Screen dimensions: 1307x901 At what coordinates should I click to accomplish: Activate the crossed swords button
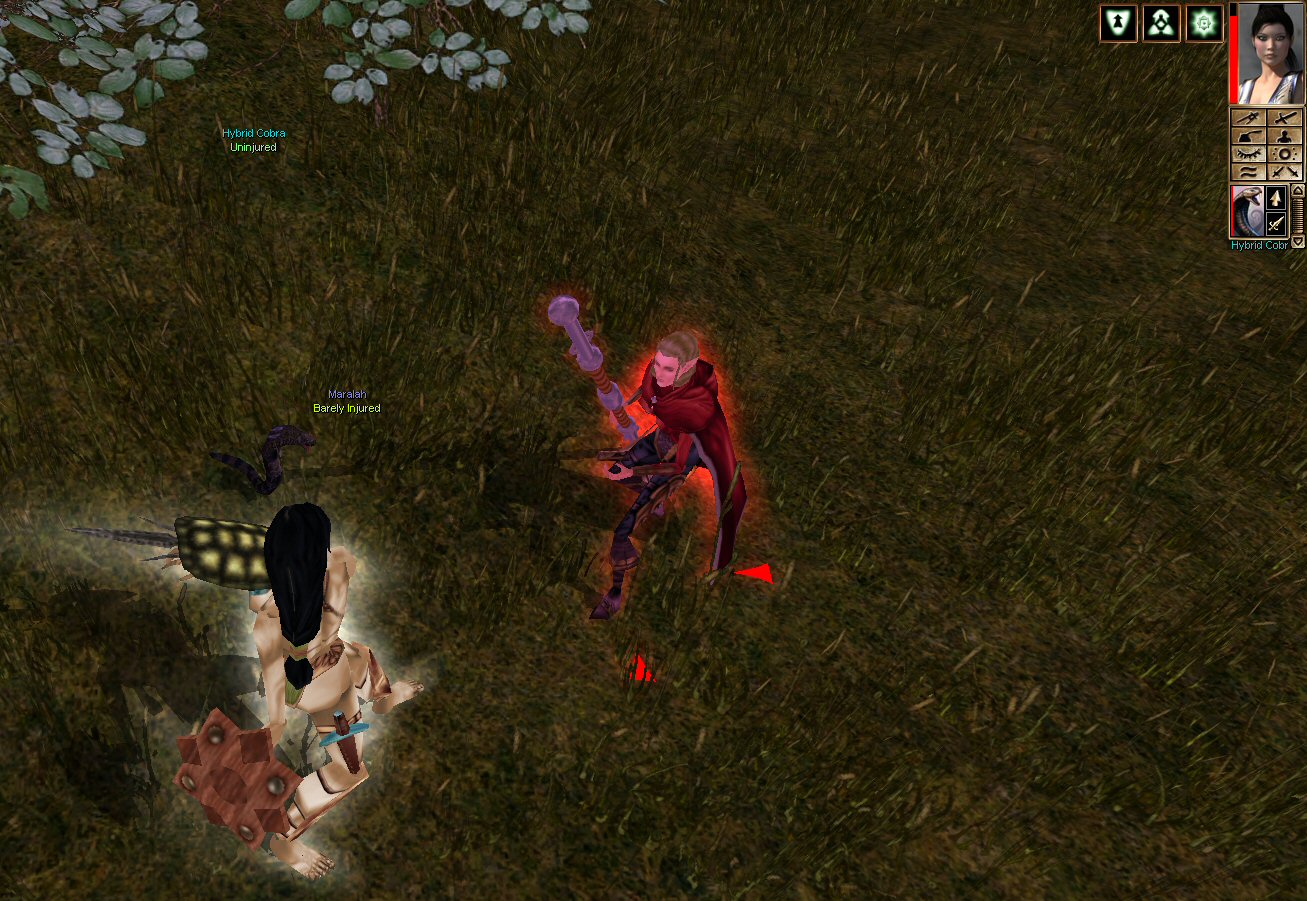[x=1285, y=172]
